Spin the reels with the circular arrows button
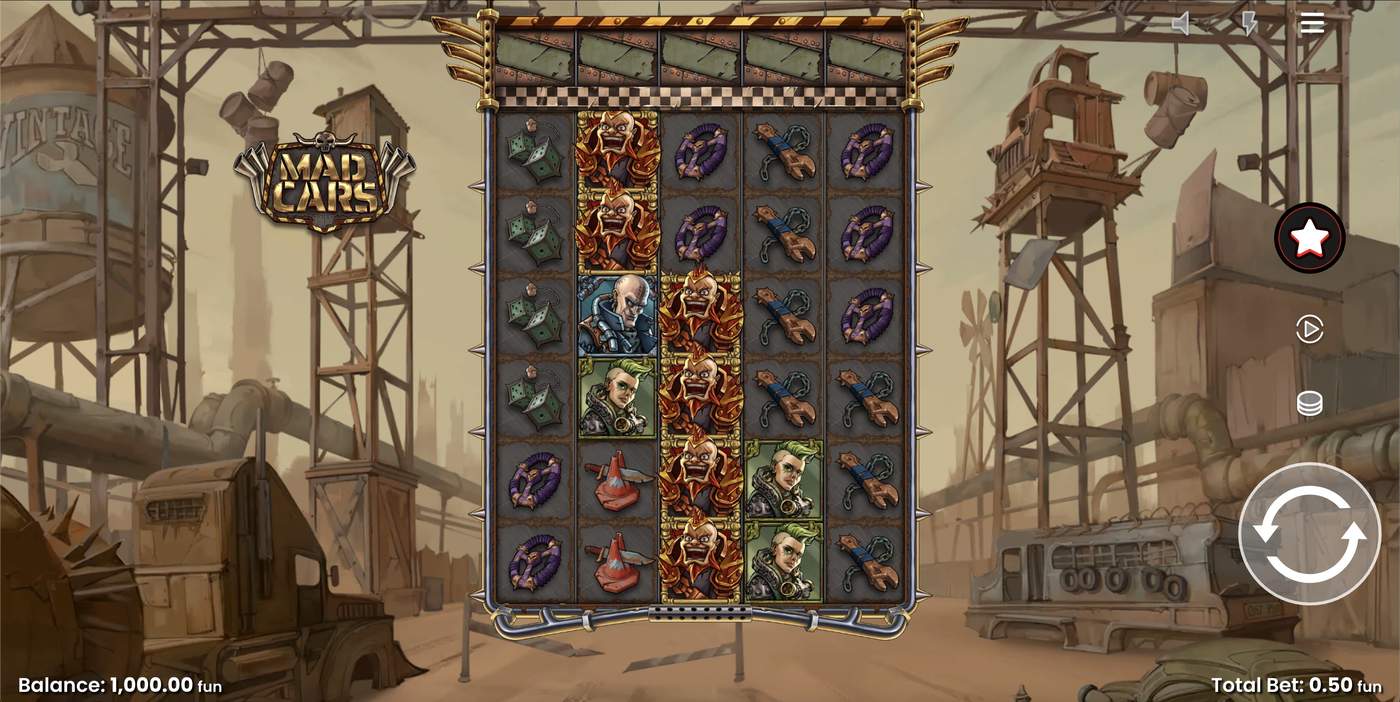Viewport: 1400px width, 702px height. [1309, 534]
